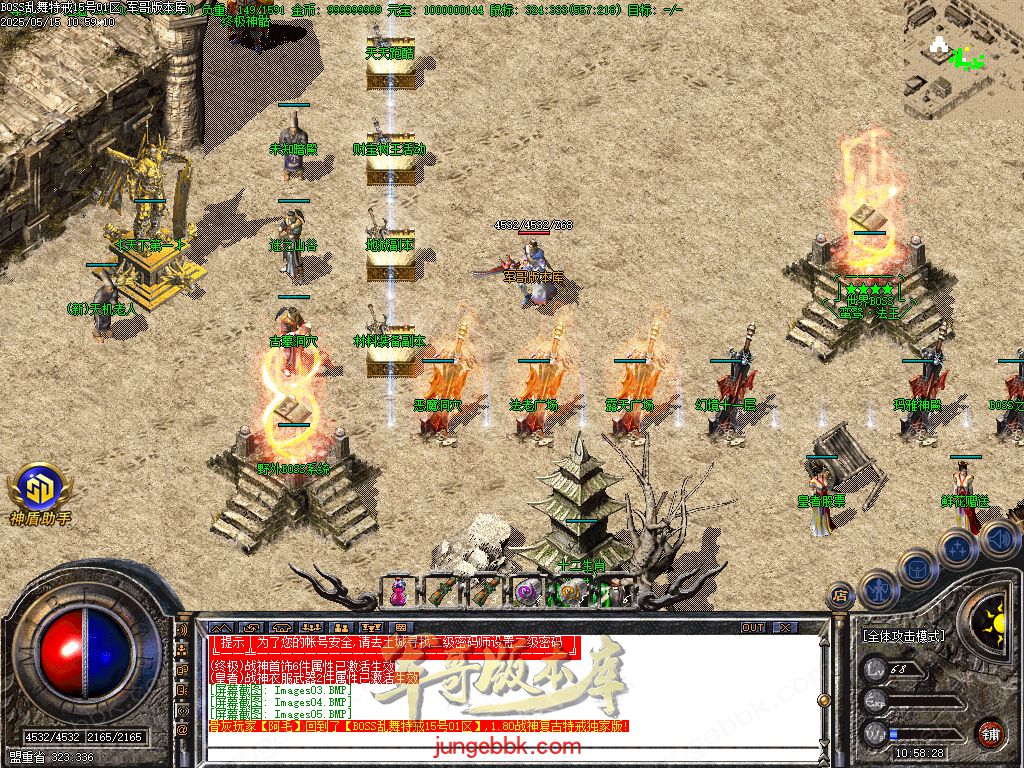
Task: Use the golden scroll in belt slot
Action: [569, 592]
